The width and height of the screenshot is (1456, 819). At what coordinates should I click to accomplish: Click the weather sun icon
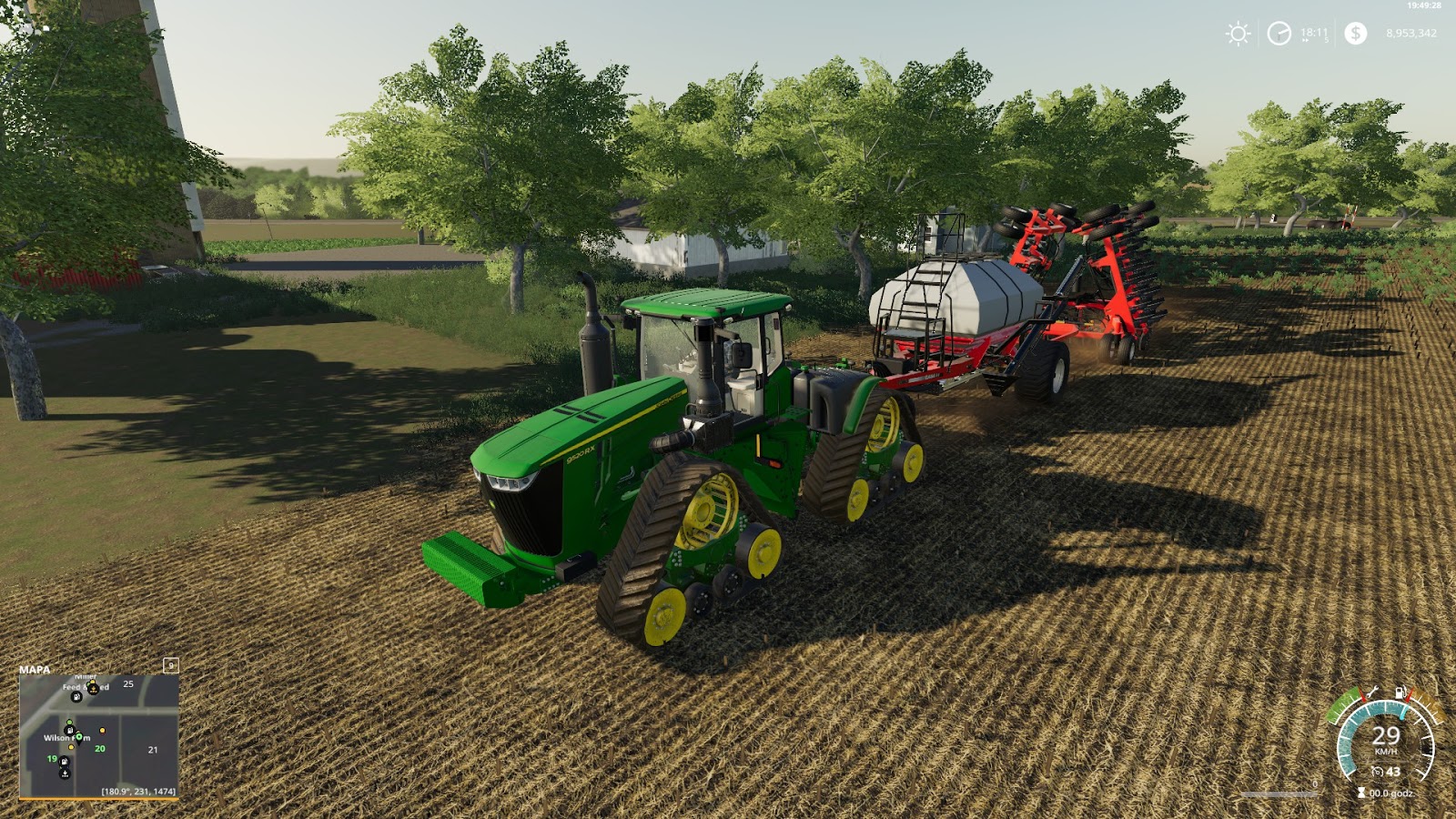pos(1238,35)
